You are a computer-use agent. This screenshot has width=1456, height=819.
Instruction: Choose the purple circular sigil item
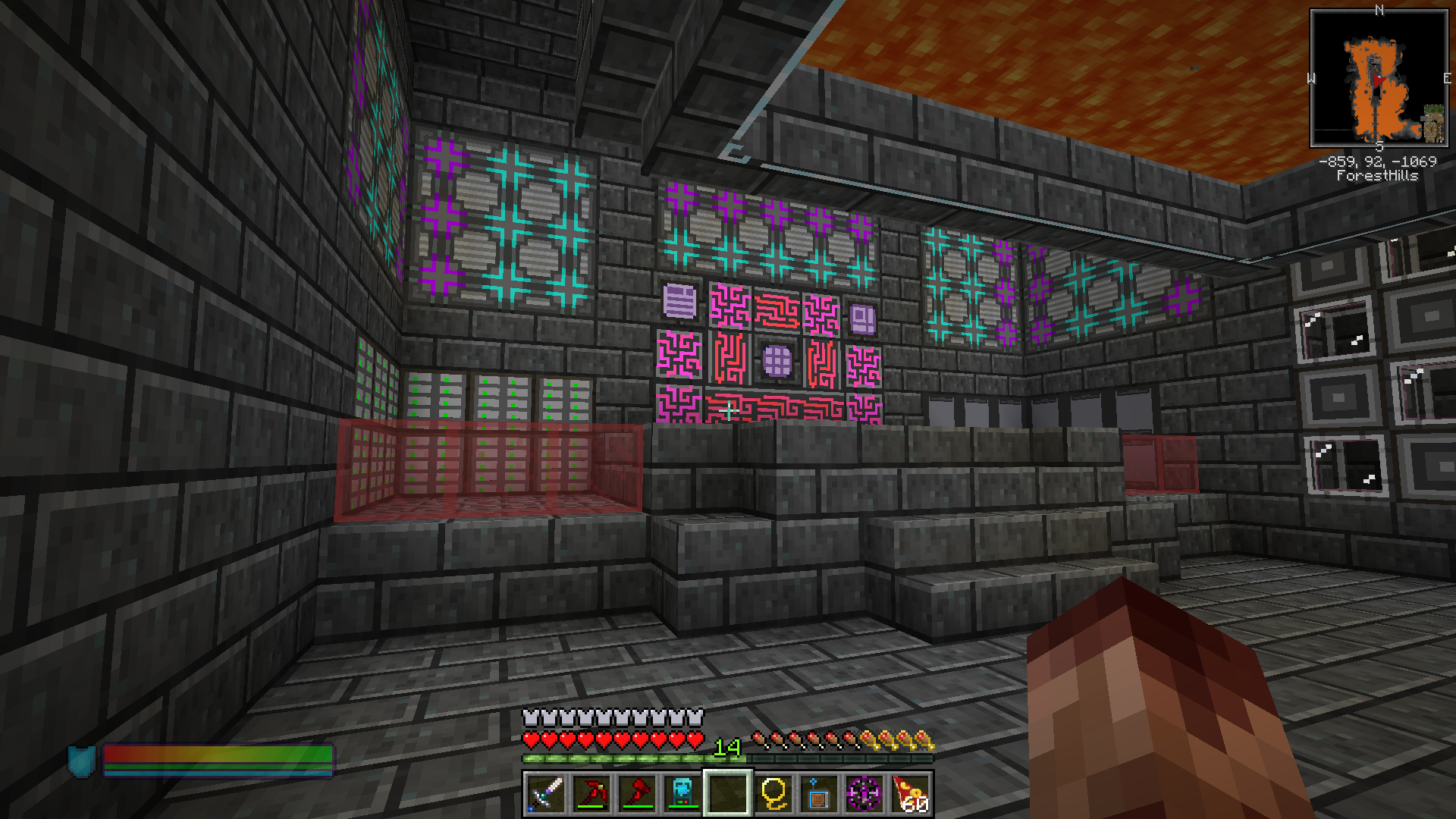pyautogui.click(x=864, y=793)
